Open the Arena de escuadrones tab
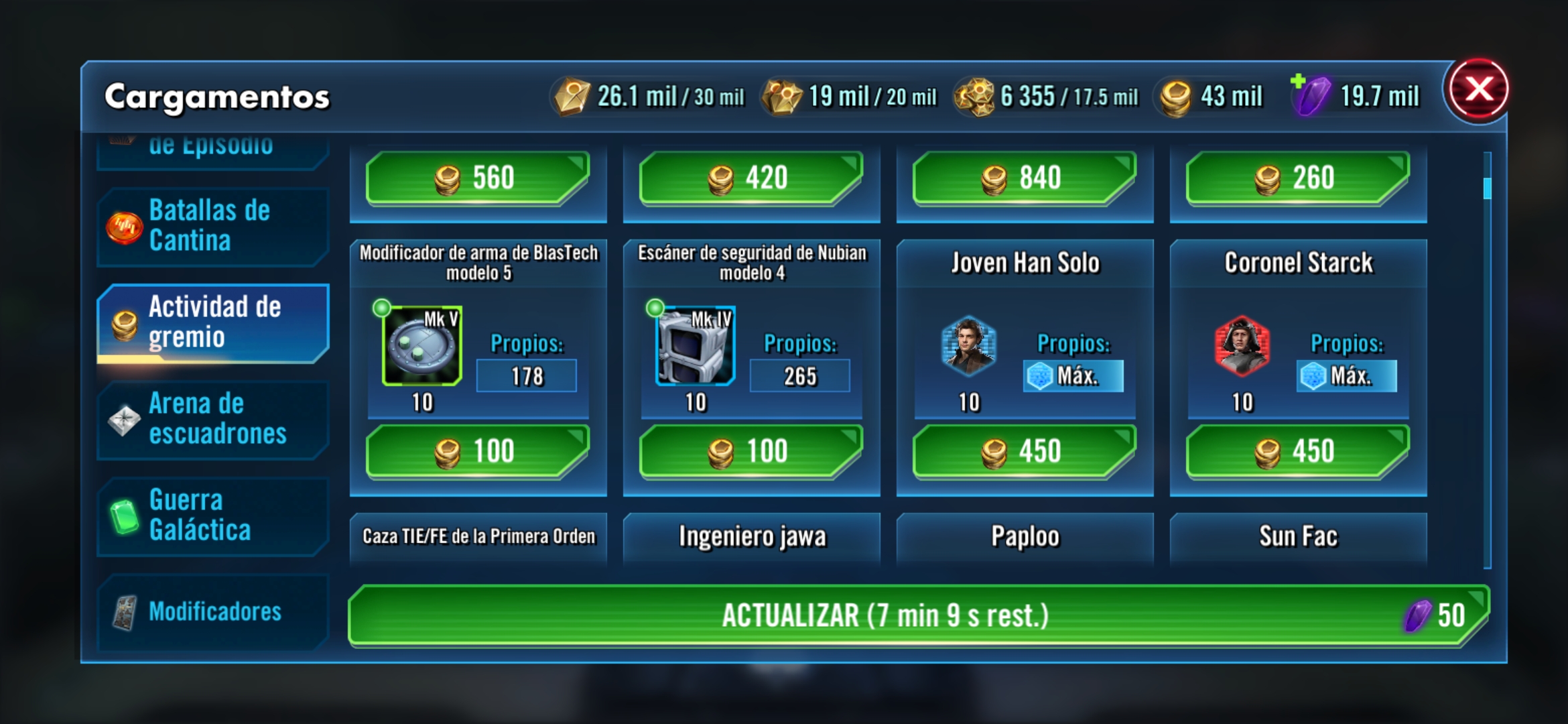The image size is (1568, 724). [212, 419]
